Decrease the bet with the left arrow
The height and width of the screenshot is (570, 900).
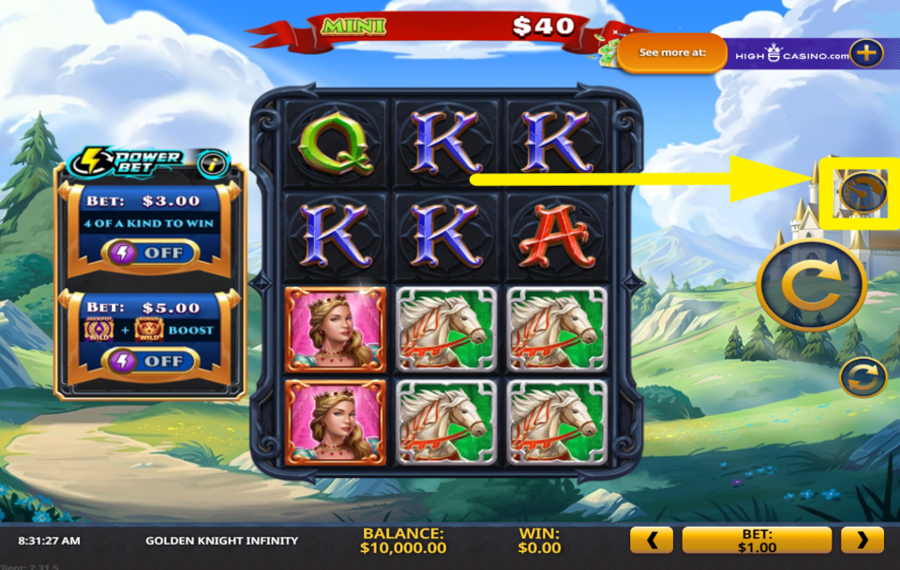click(651, 541)
